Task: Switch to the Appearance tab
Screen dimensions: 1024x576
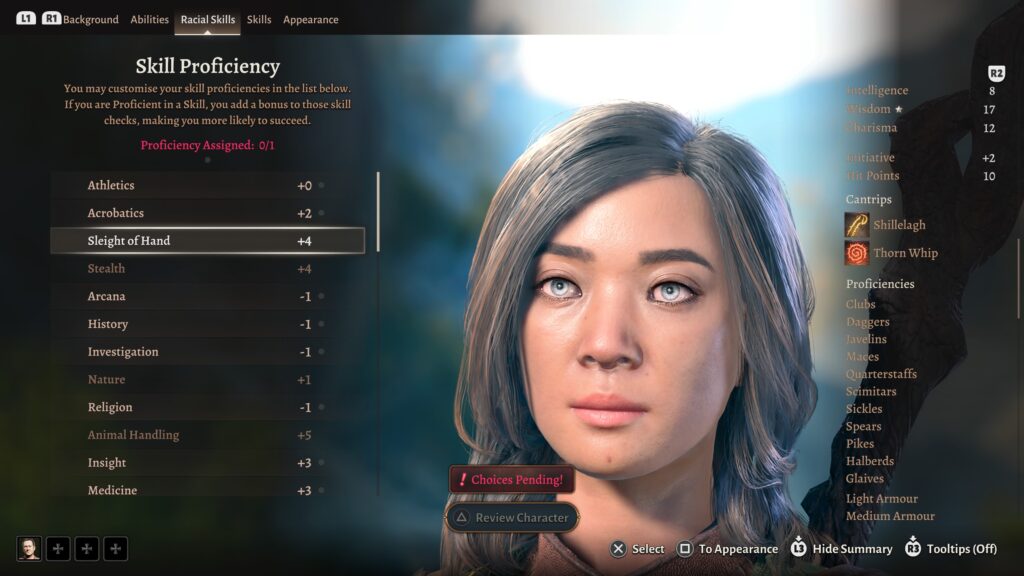Action: click(310, 20)
